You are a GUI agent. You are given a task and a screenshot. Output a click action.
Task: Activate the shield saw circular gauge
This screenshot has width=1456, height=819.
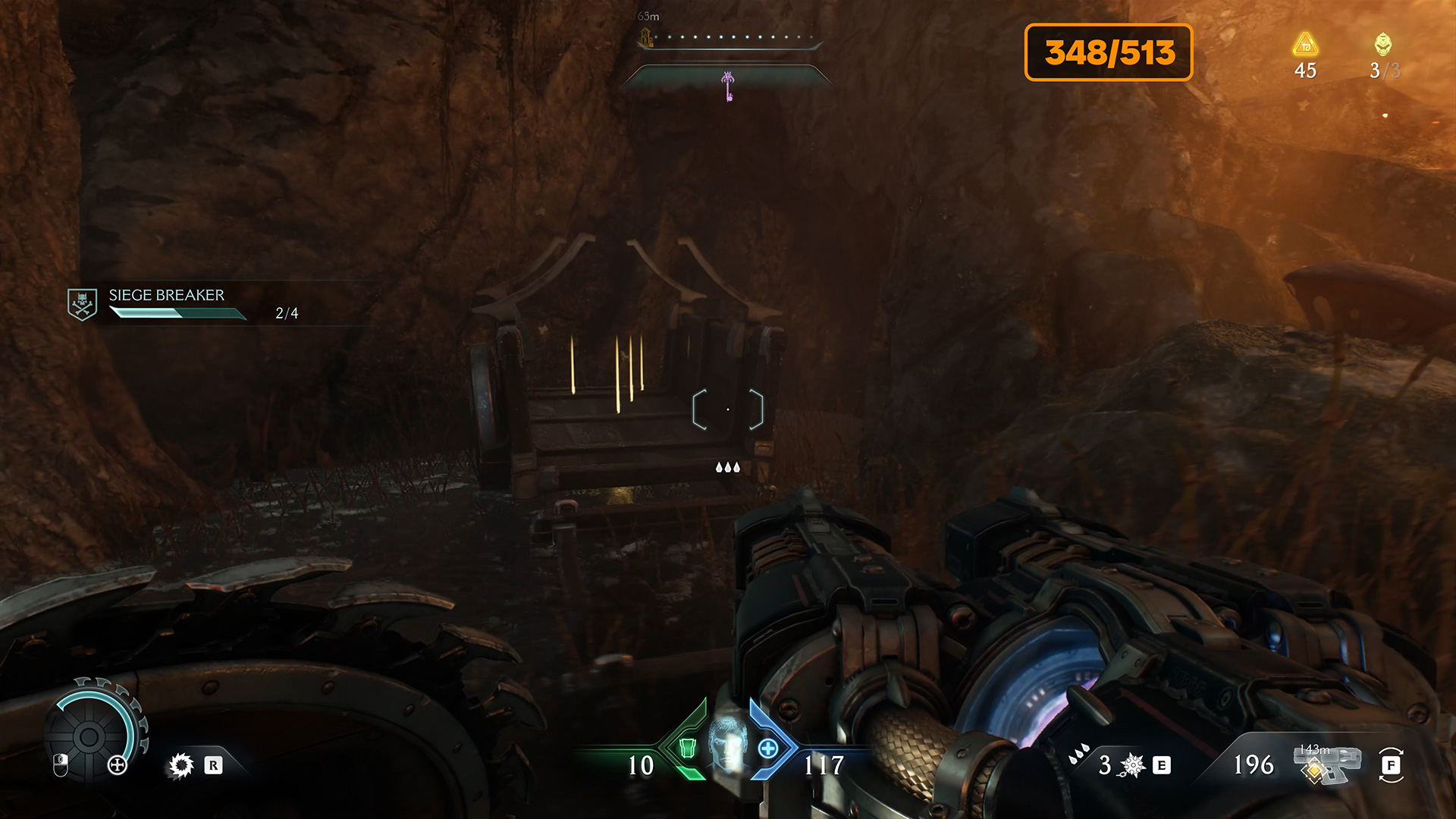[x=90, y=736]
